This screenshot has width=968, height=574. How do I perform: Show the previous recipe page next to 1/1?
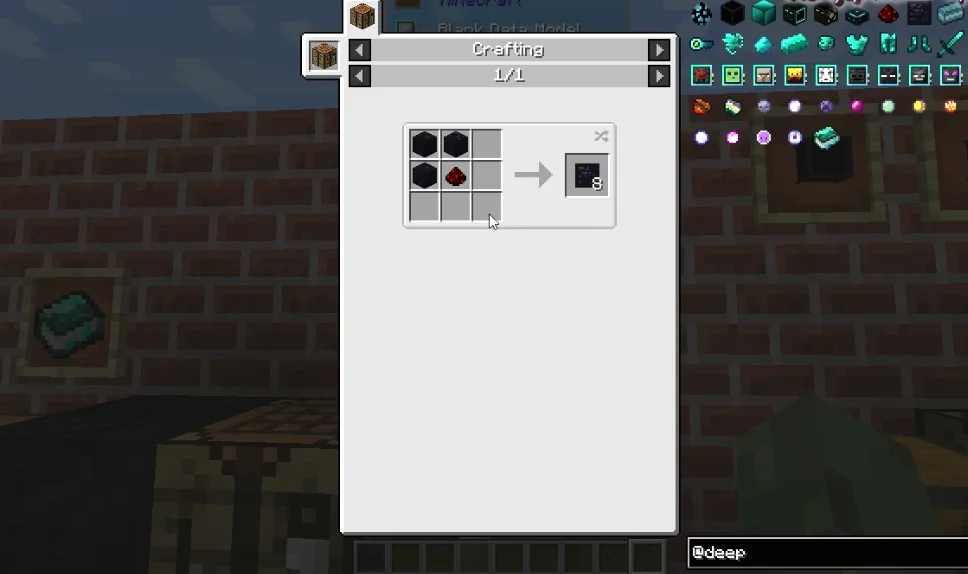pos(359,76)
